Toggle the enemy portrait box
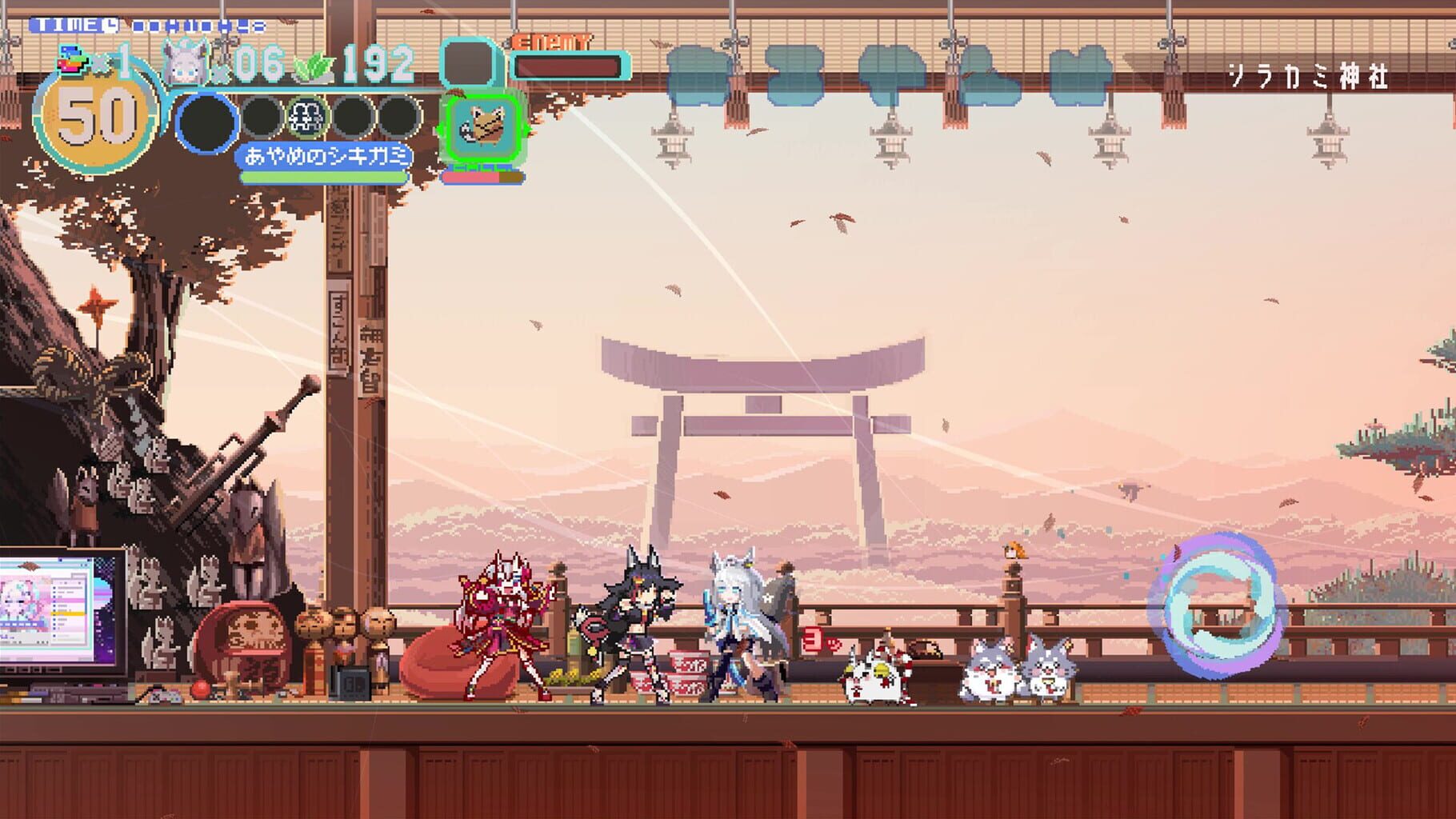Viewport: 1456px width, 819px height. coord(468,64)
